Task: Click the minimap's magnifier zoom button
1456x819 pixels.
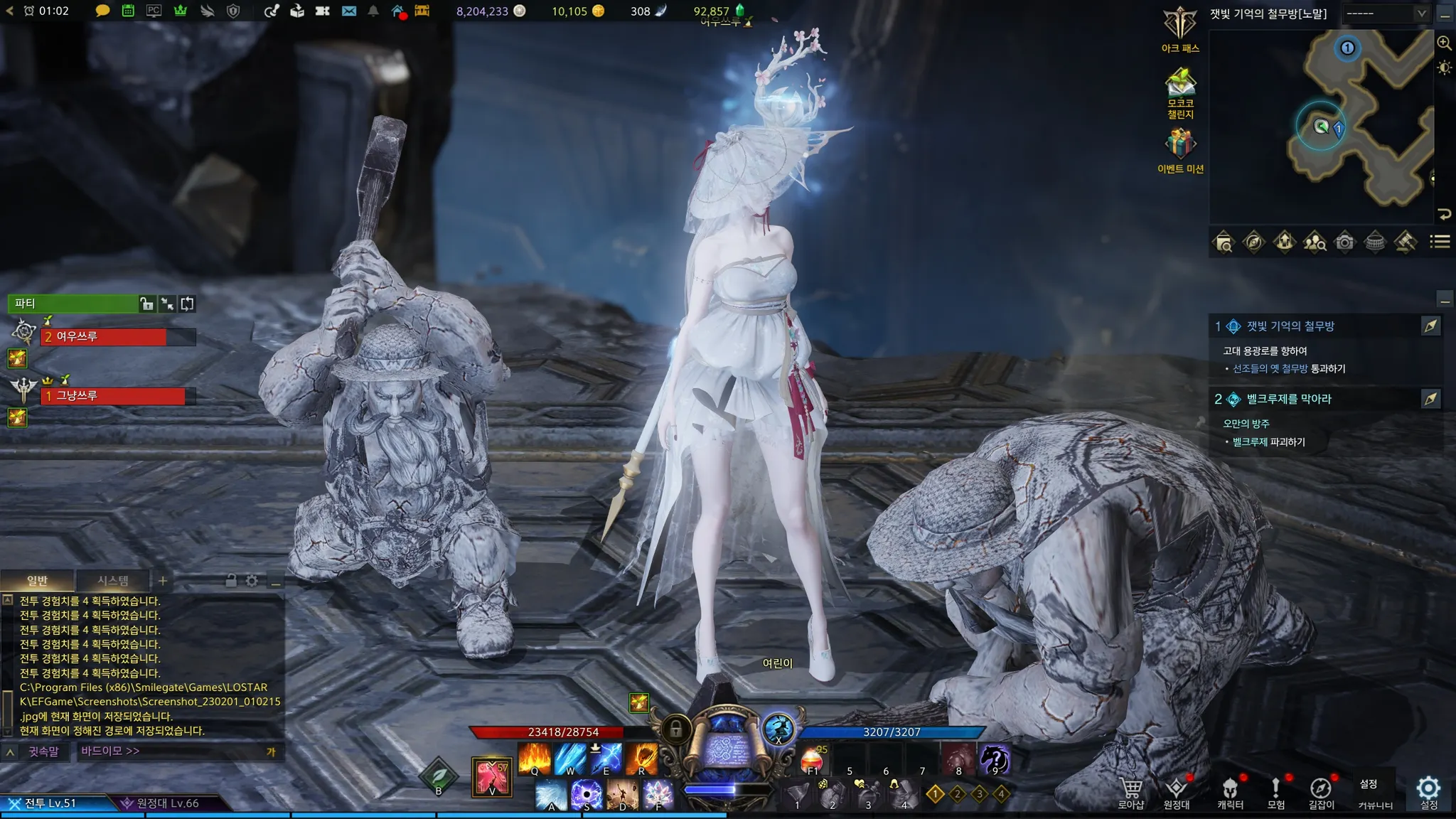Action: 1444,43
